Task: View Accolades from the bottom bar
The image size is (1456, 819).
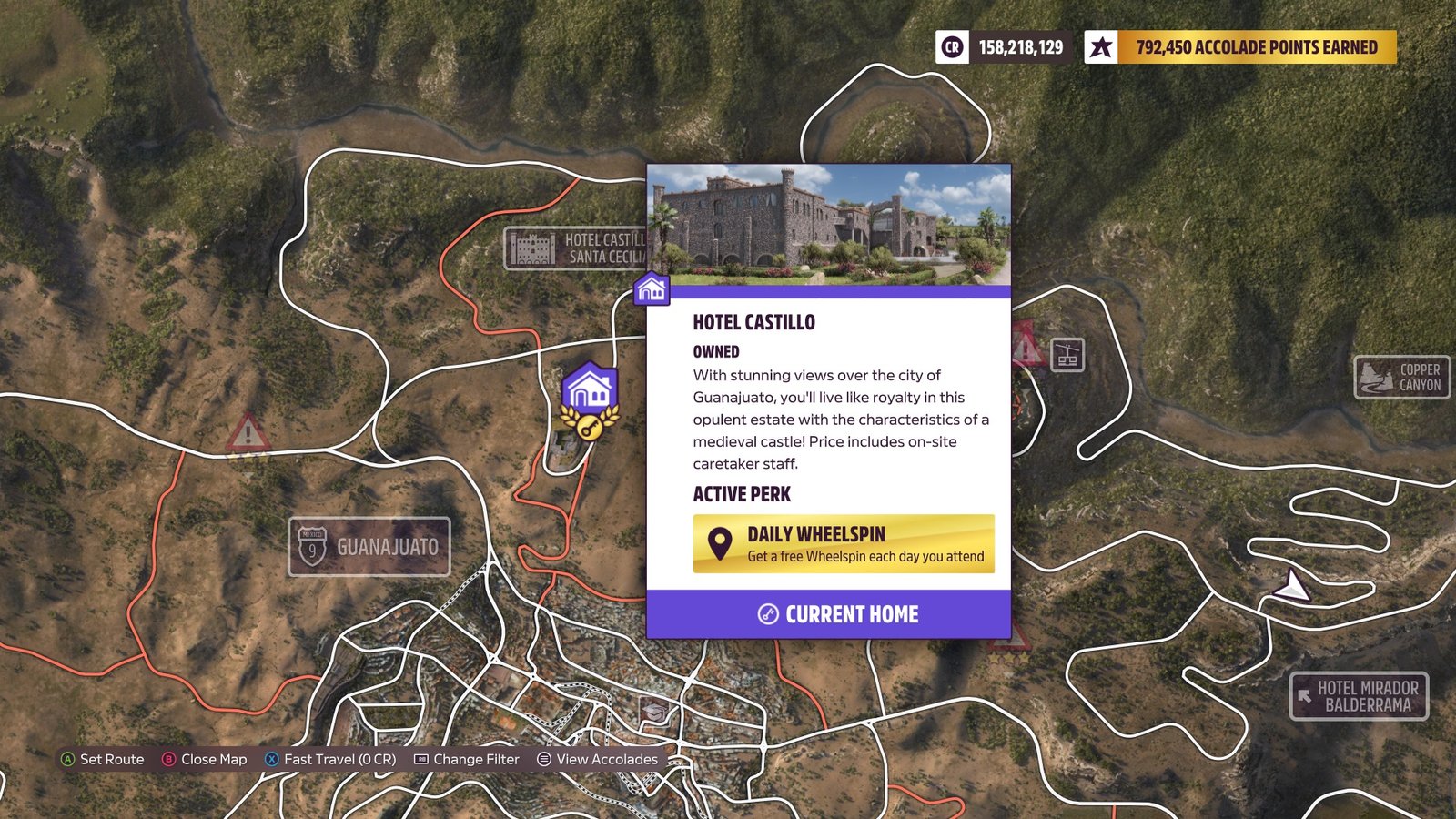Action: (x=597, y=759)
